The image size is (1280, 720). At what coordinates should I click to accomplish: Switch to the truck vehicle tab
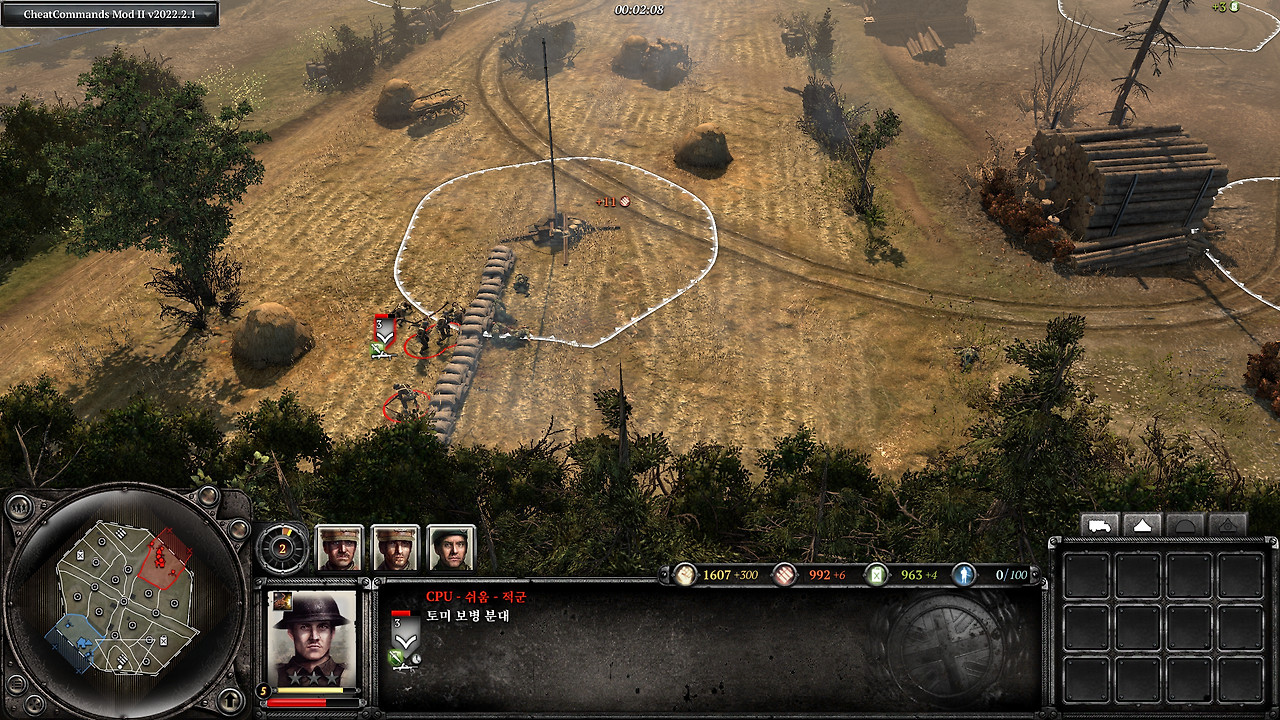pyautogui.click(x=1099, y=525)
